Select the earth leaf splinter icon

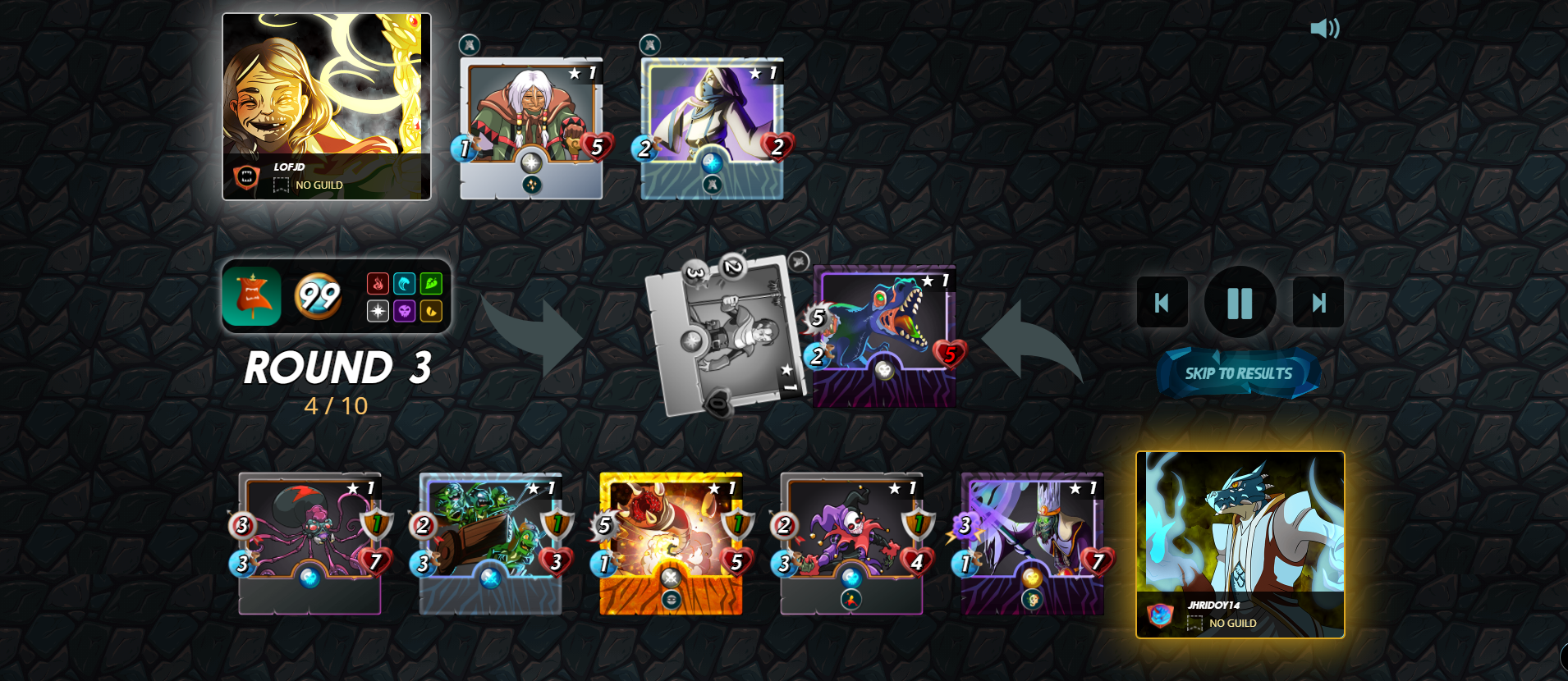(x=430, y=283)
